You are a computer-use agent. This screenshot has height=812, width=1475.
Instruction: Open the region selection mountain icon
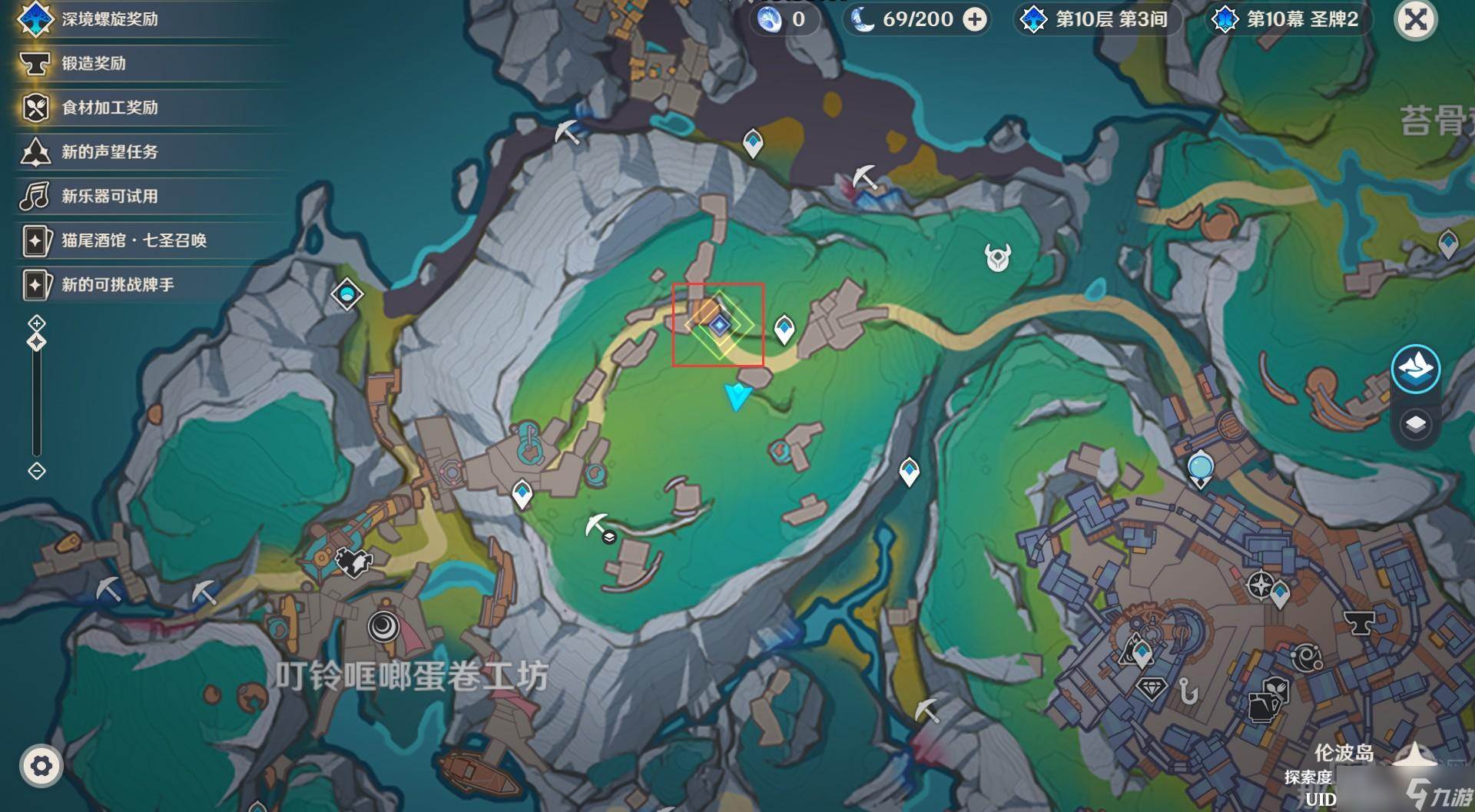click(1415, 369)
